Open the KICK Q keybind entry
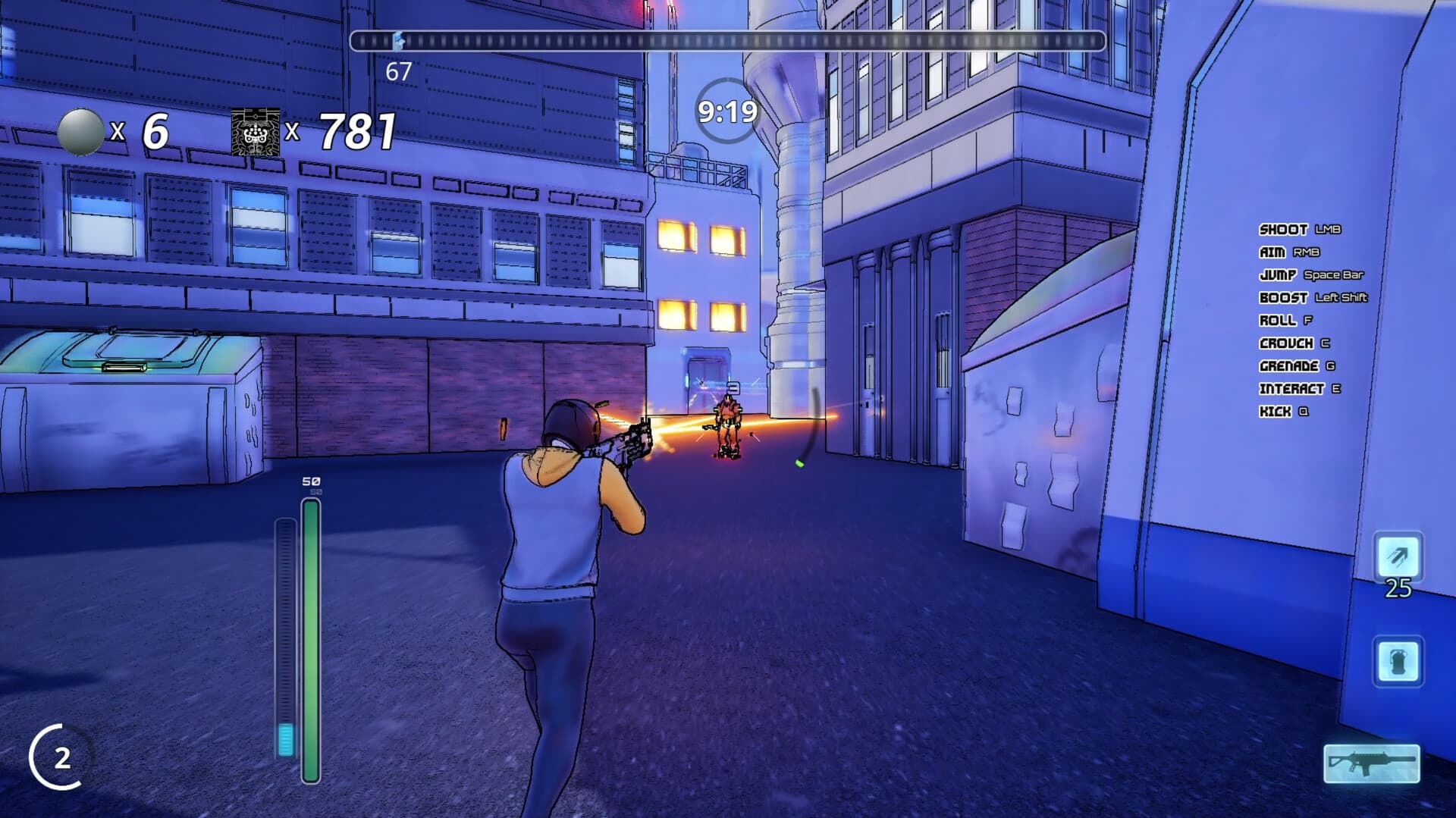Viewport: 1456px width, 818px height. coord(1284,412)
